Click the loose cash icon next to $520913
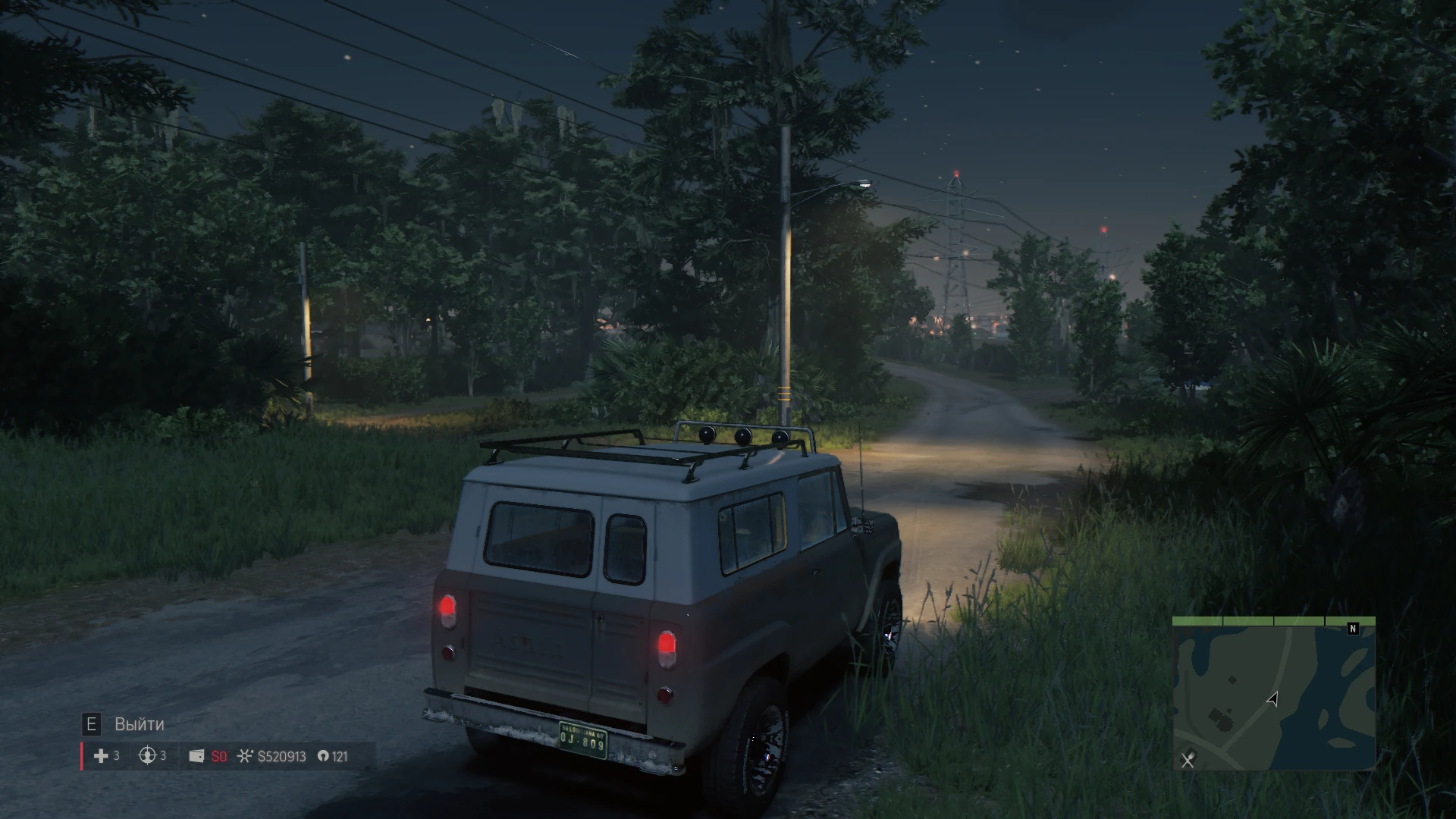The height and width of the screenshot is (819, 1456). pyautogui.click(x=246, y=756)
